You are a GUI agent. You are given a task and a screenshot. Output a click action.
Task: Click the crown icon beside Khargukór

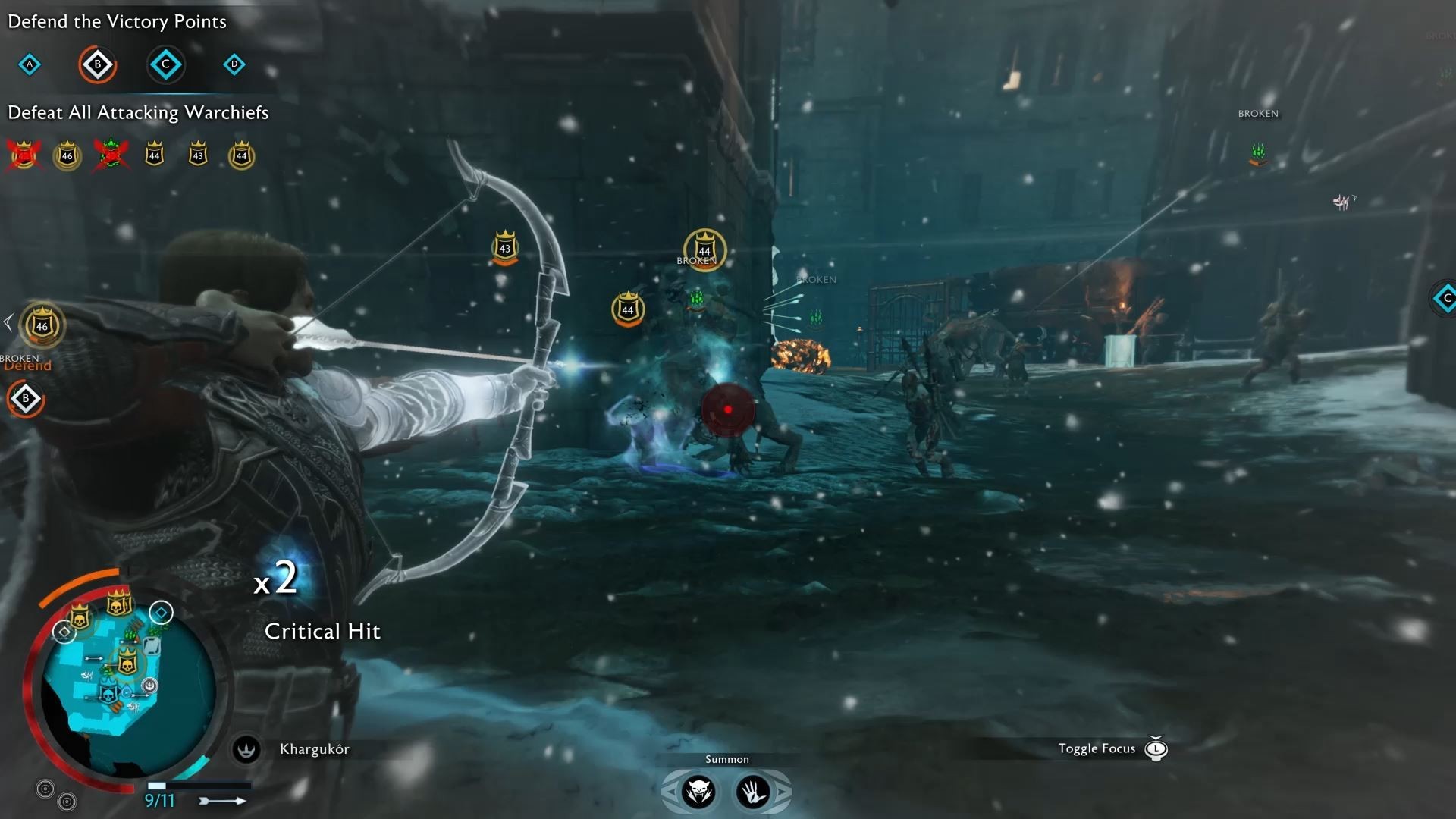point(246,749)
